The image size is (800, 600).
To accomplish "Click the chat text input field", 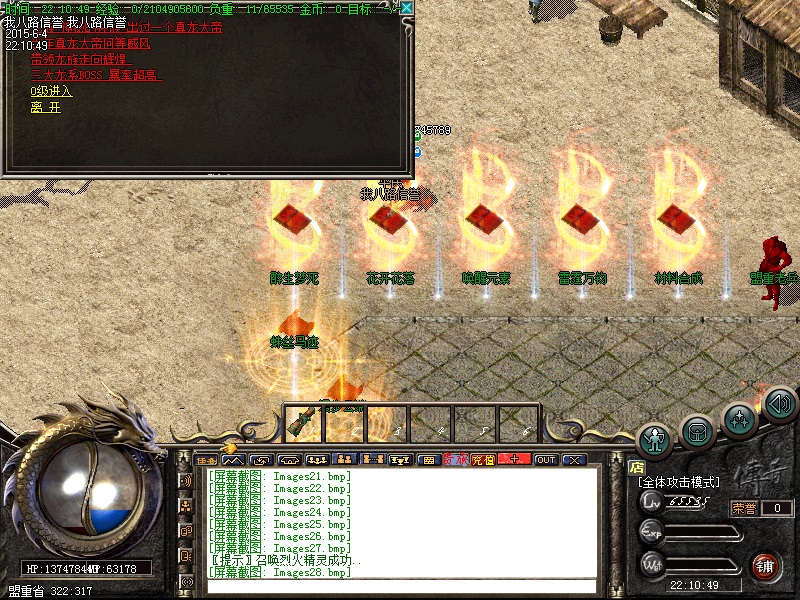I will tap(400, 587).
